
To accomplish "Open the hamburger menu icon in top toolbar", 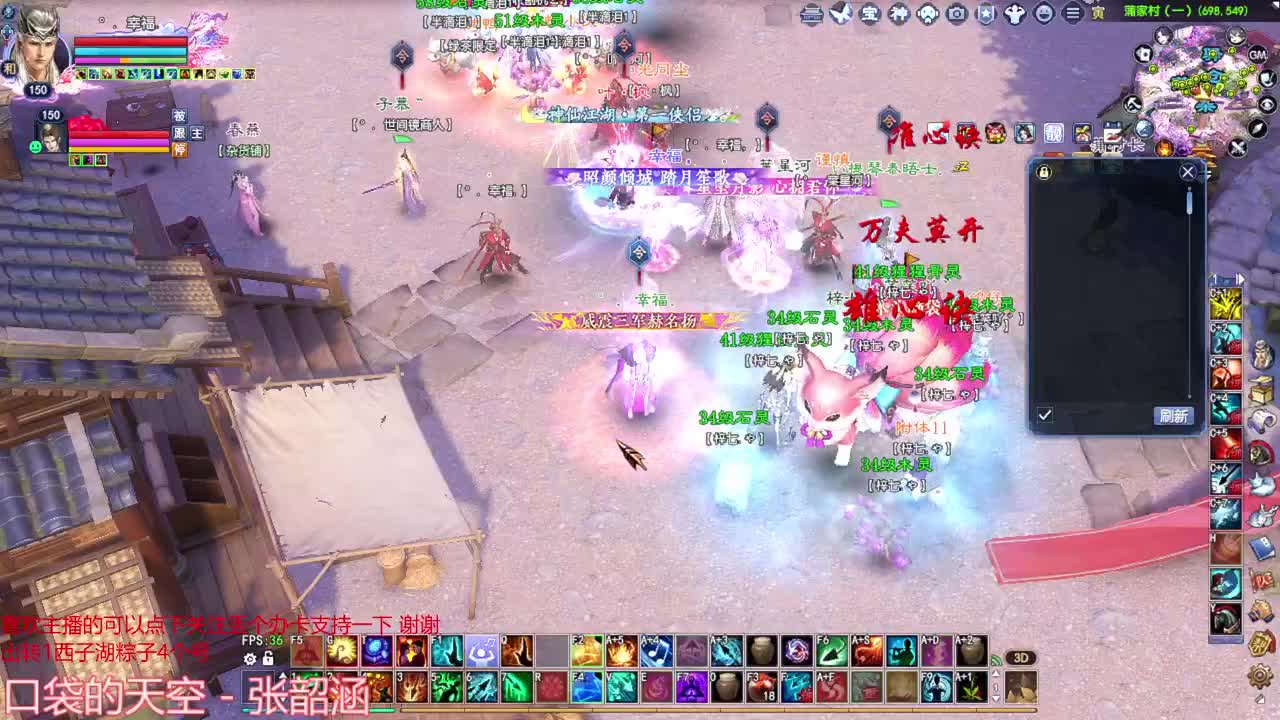I will (1071, 14).
